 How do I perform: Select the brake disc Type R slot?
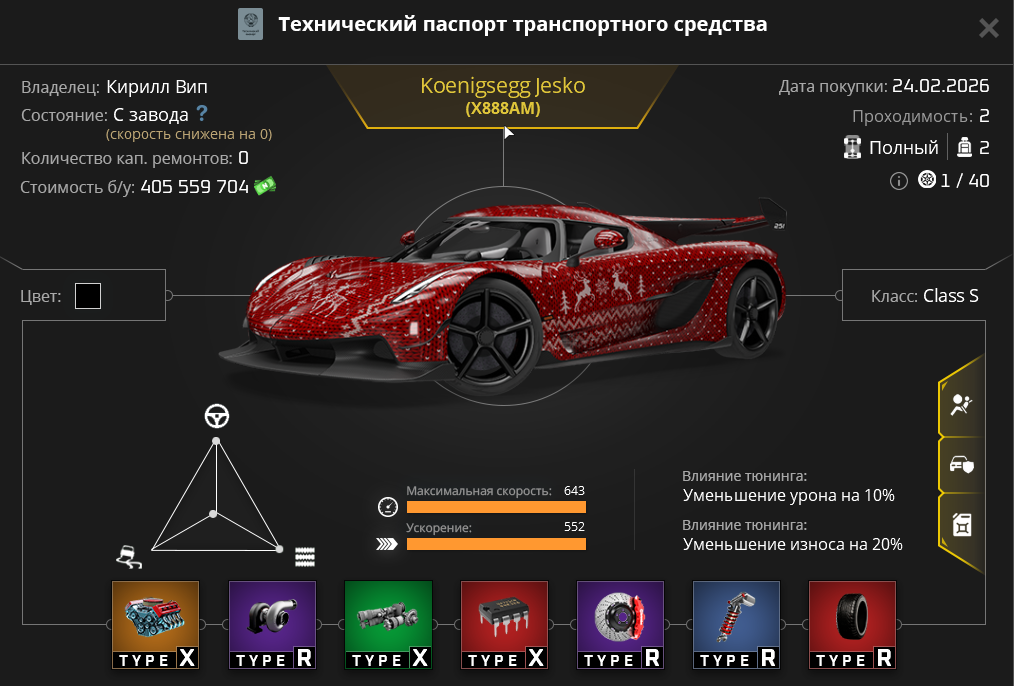pos(620,625)
